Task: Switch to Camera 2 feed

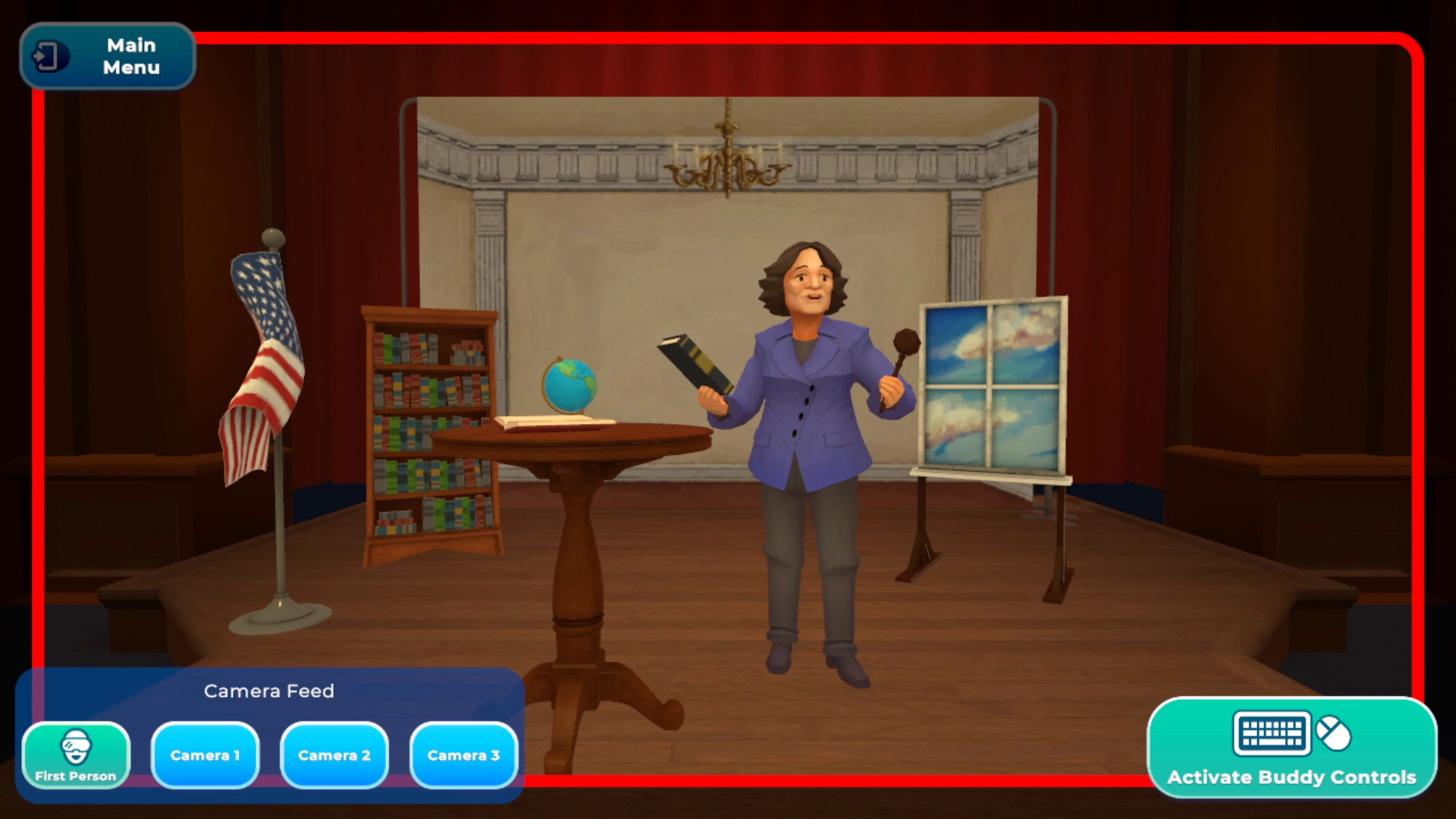Action: coord(334,754)
